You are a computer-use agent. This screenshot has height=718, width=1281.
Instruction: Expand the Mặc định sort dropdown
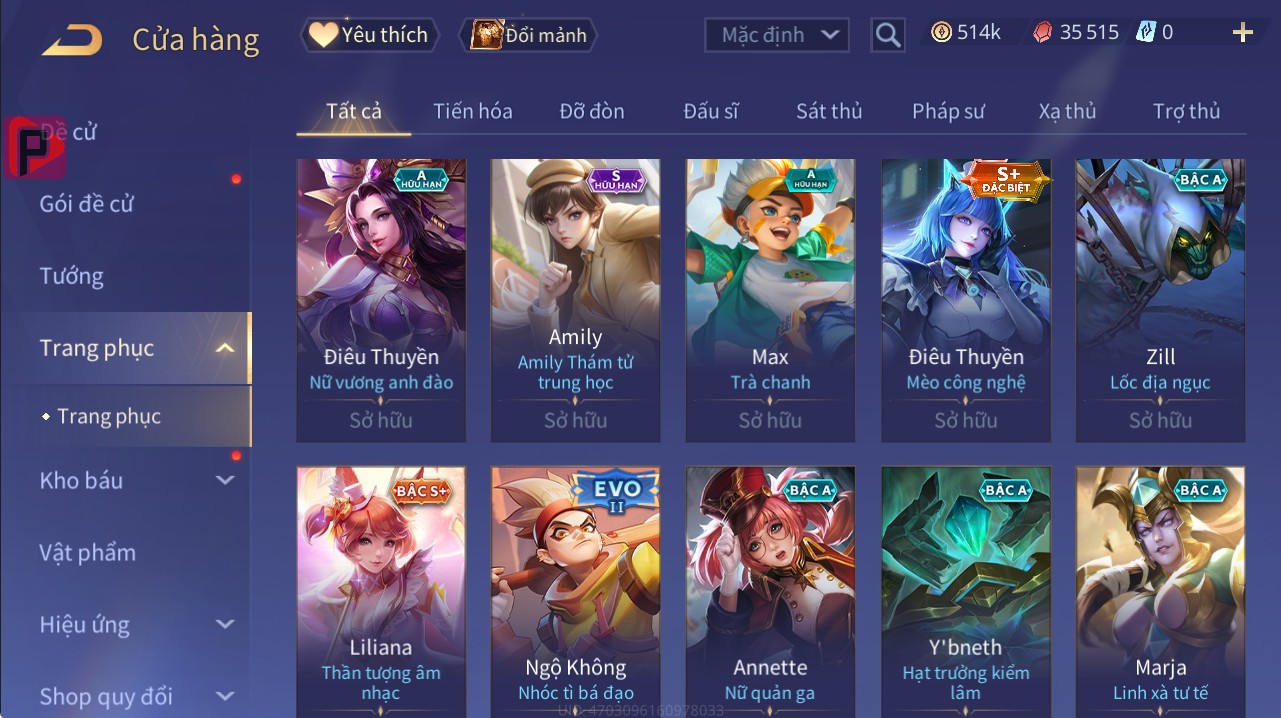[x=777, y=35]
